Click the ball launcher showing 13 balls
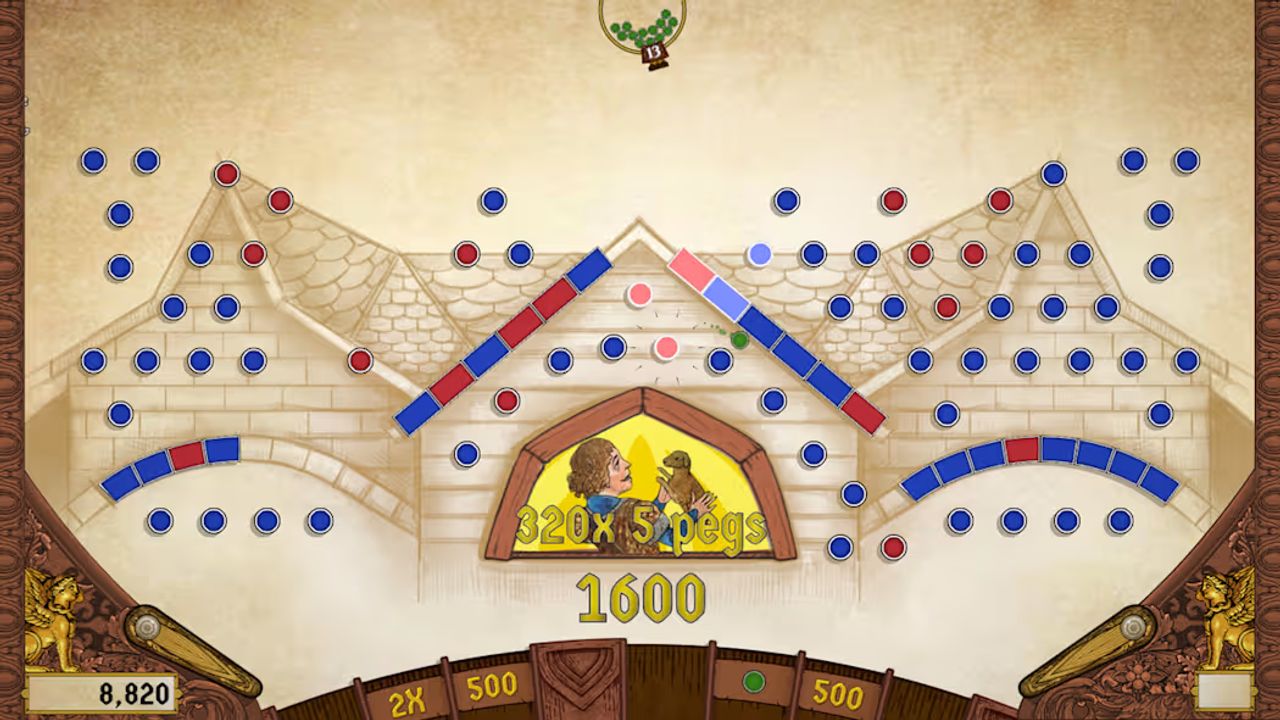Viewport: 1280px width, 720px height. 643,29
